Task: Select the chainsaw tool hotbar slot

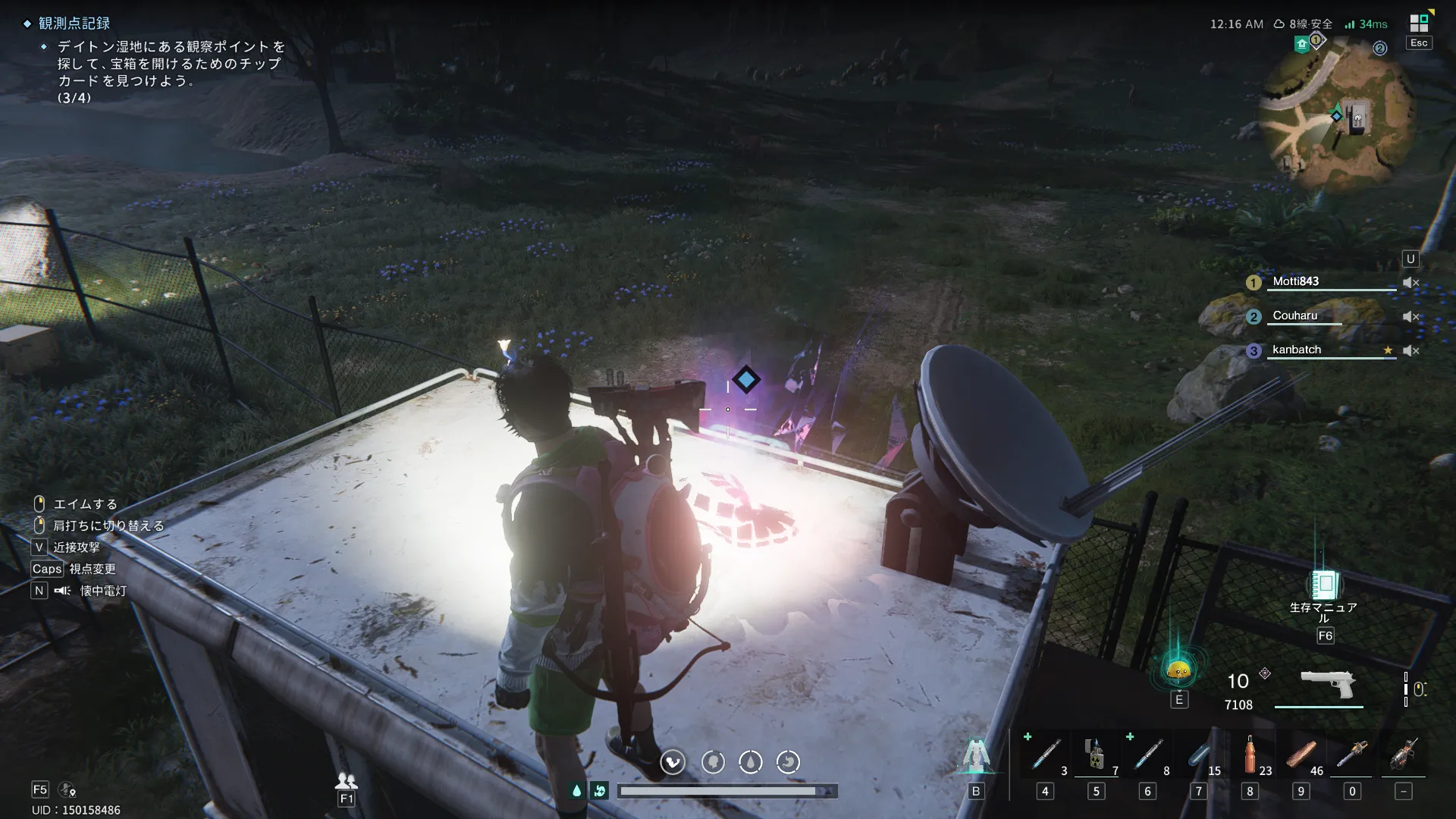Action: click(x=1352, y=755)
